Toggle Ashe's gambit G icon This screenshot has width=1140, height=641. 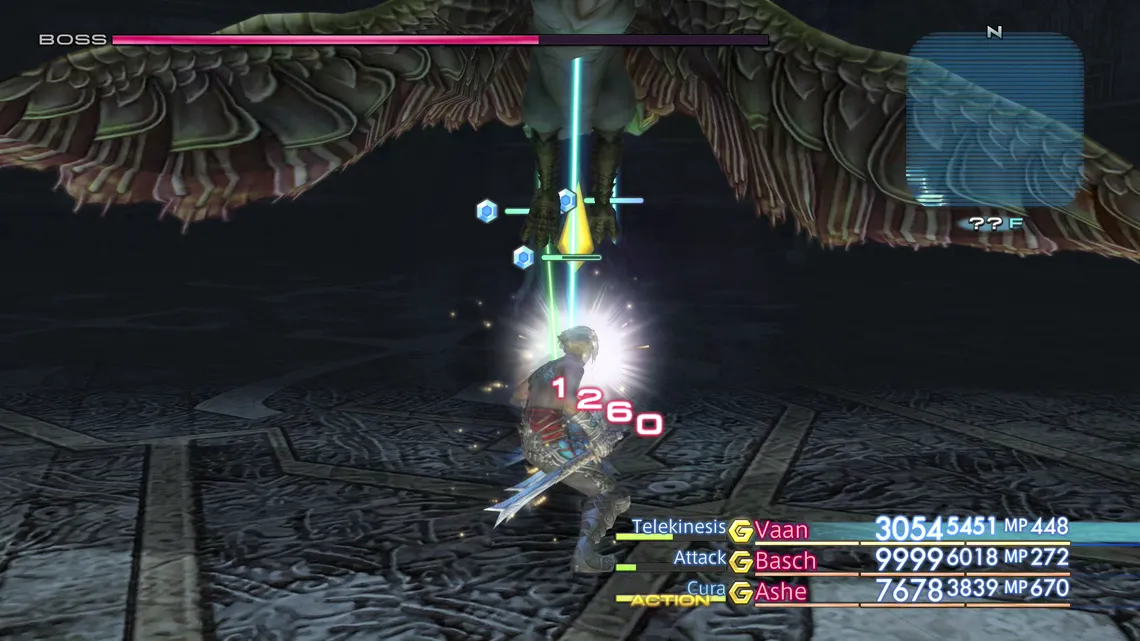tap(740, 593)
